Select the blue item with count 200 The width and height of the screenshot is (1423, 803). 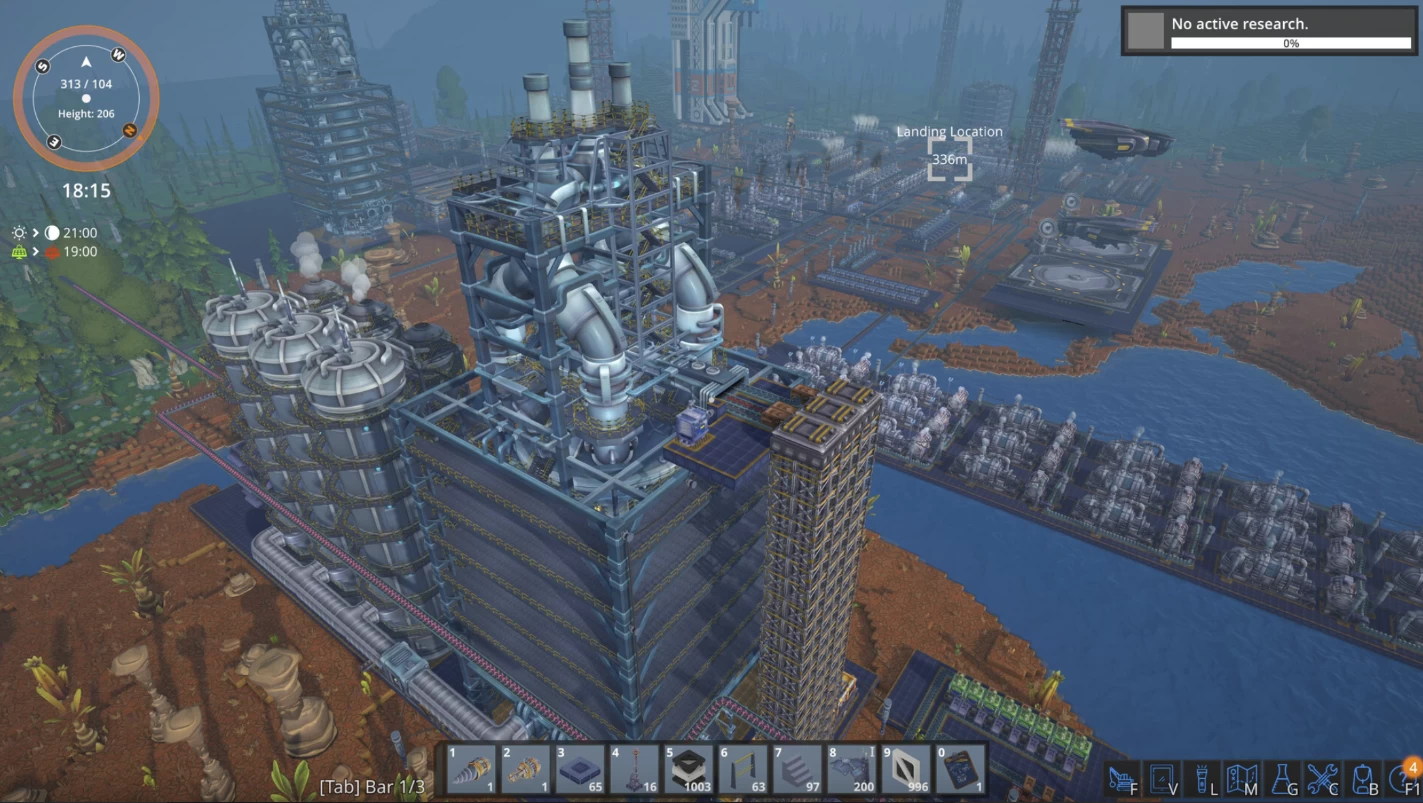coord(852,769)
